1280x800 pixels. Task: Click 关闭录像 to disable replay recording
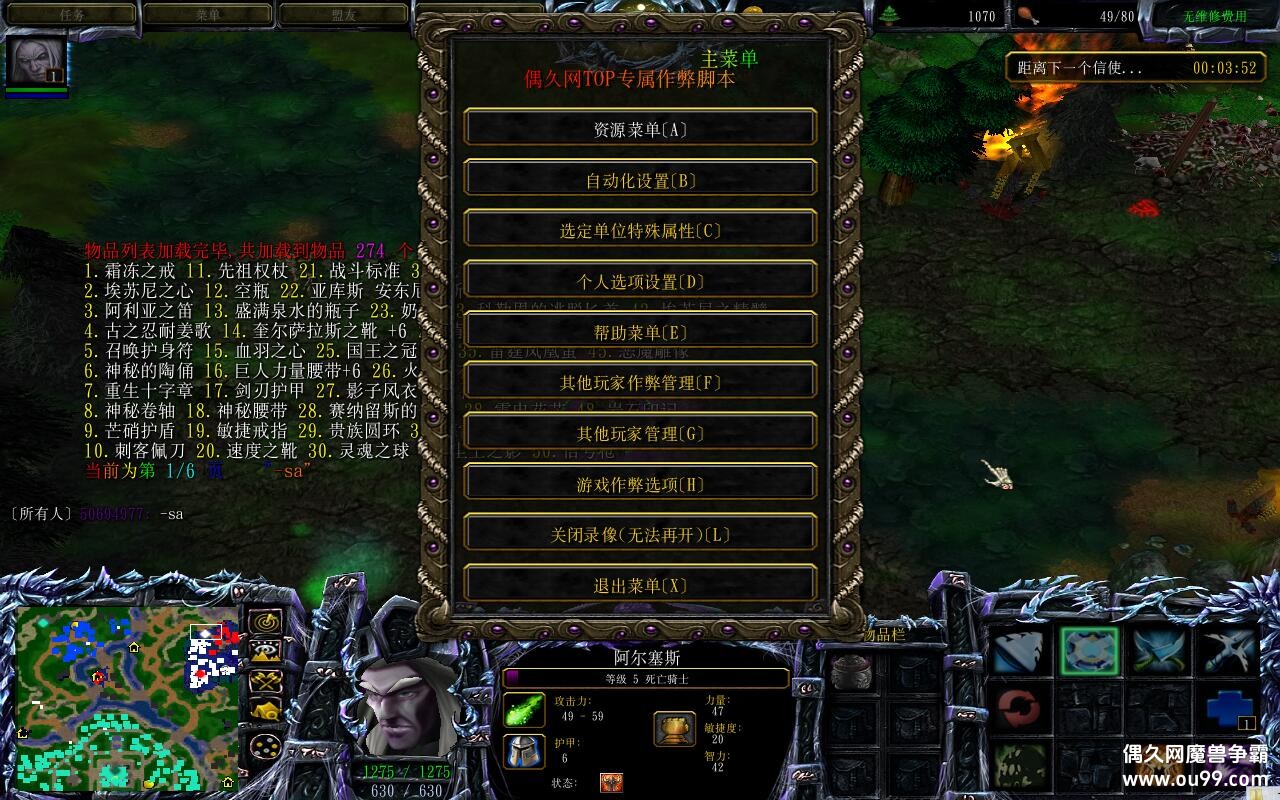pos(640,533)
